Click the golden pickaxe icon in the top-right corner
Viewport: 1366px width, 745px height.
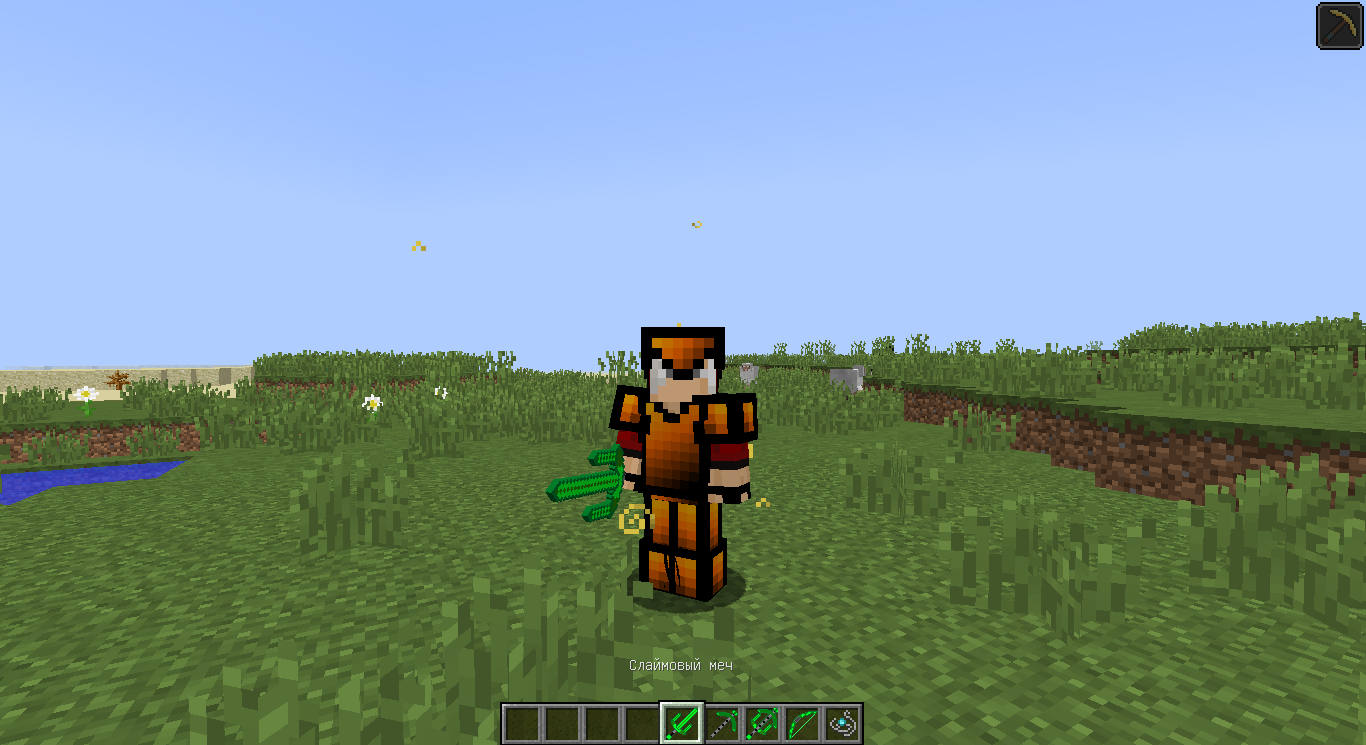coord(1338,26)
